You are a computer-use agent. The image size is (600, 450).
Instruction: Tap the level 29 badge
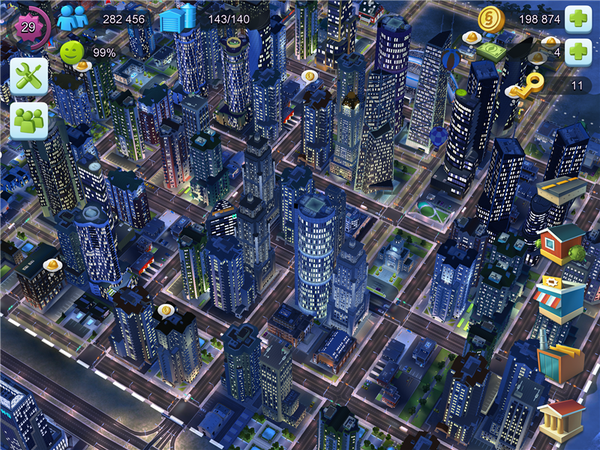coord(28,23)
